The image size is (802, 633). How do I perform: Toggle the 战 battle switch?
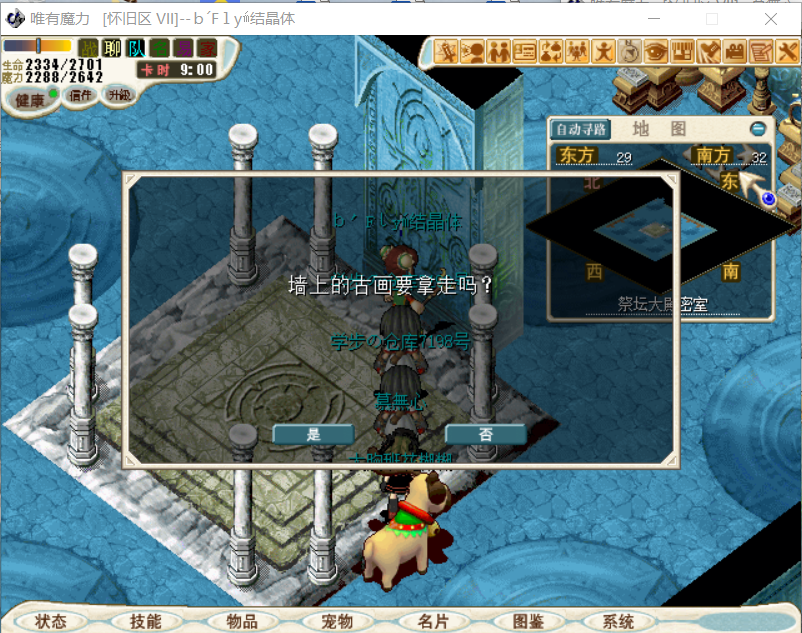coord(89,47)
